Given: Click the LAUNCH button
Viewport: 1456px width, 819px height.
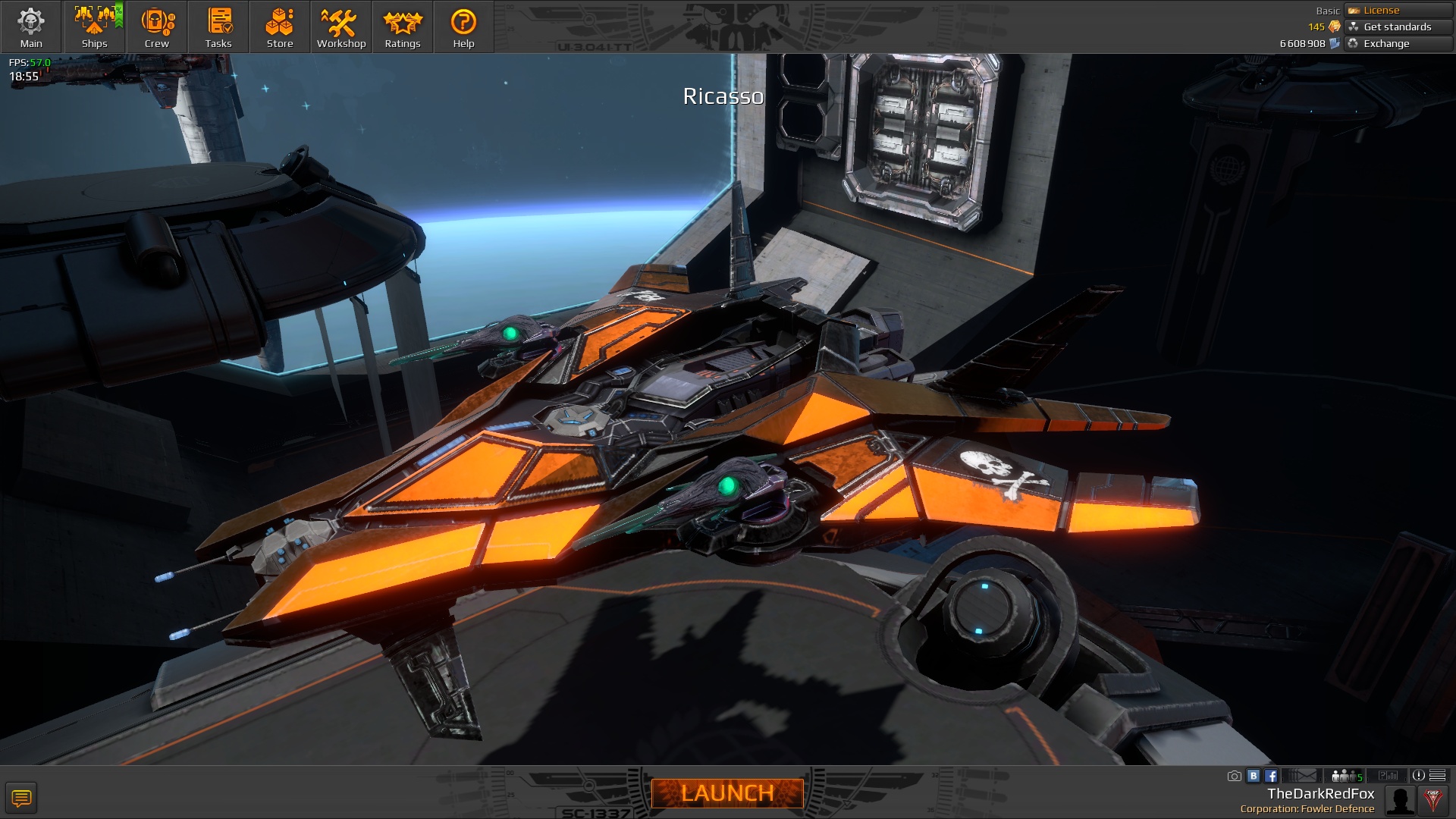Looking at the screenshot, I should pos(727,795).
